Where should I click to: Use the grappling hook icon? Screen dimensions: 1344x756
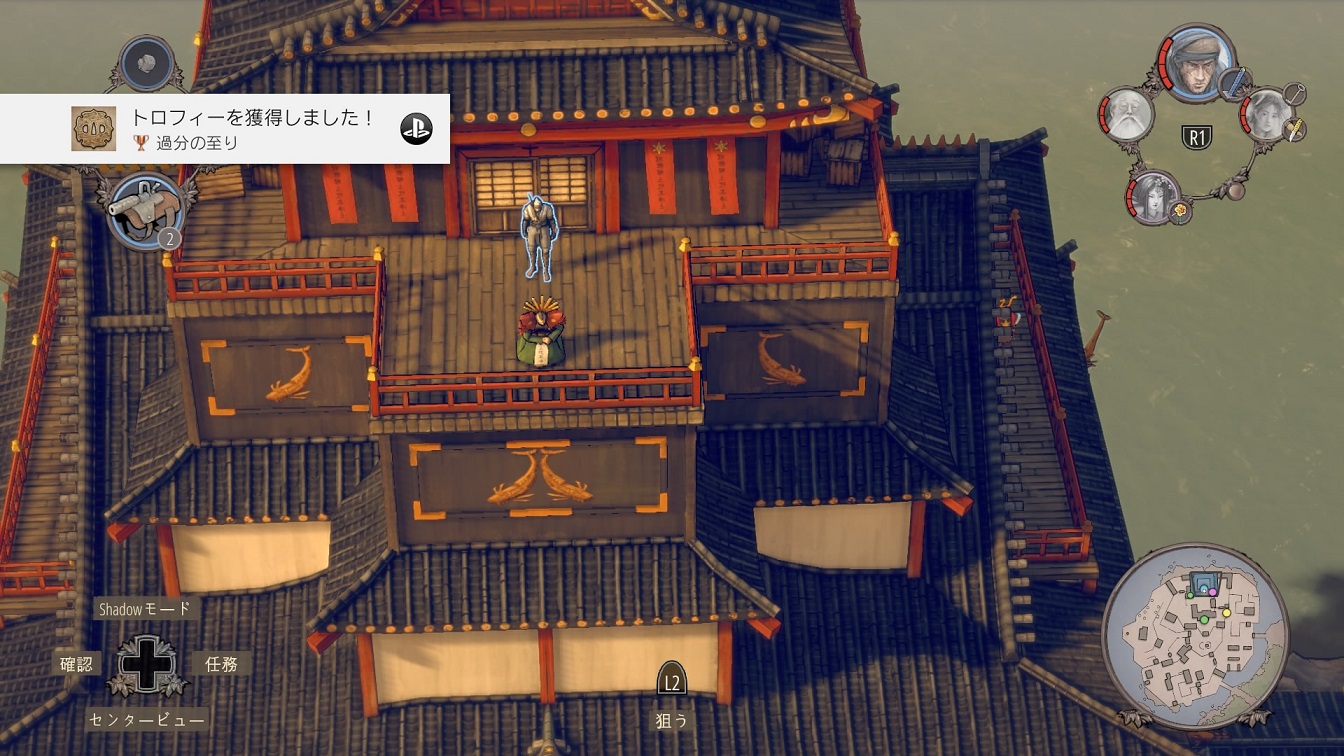1294,94
